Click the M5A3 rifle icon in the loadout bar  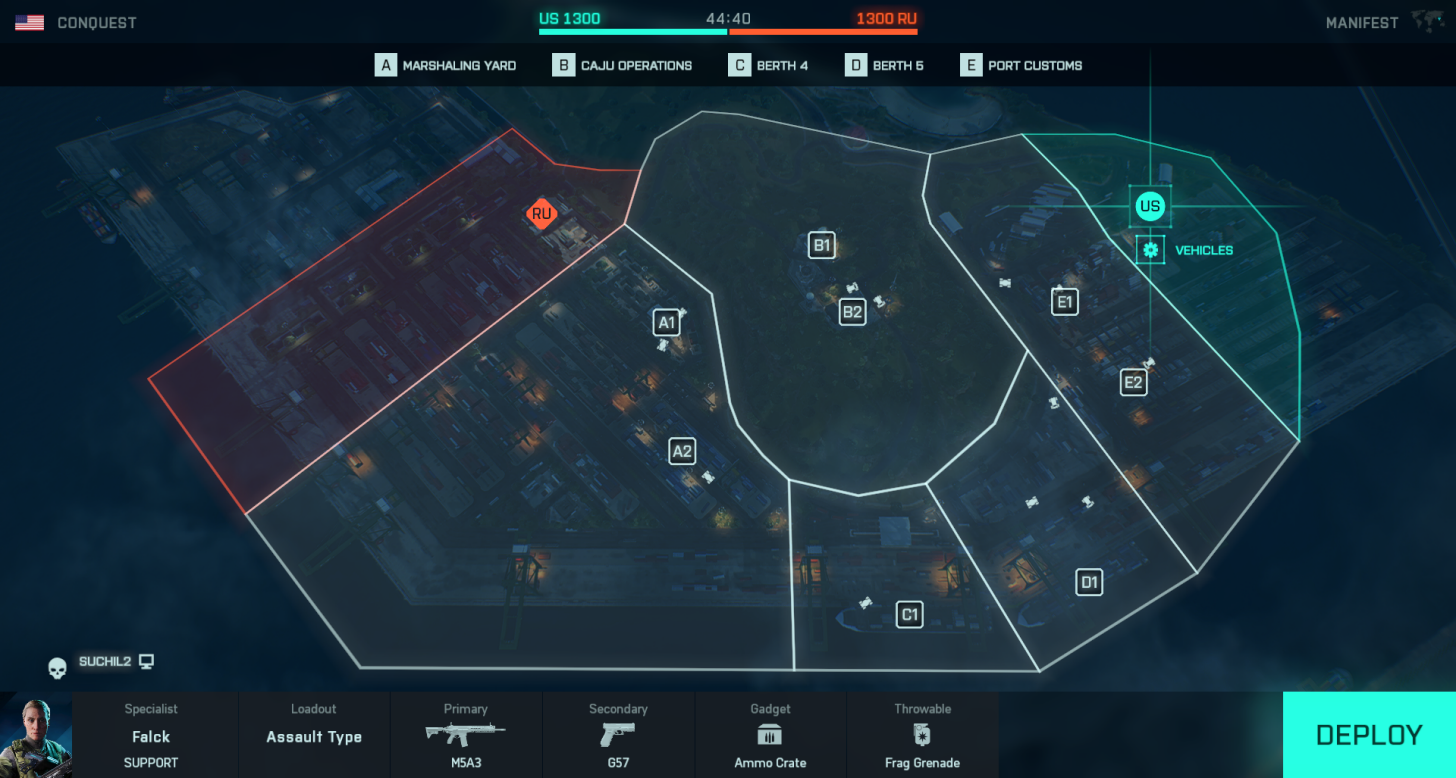click(465, 735)
